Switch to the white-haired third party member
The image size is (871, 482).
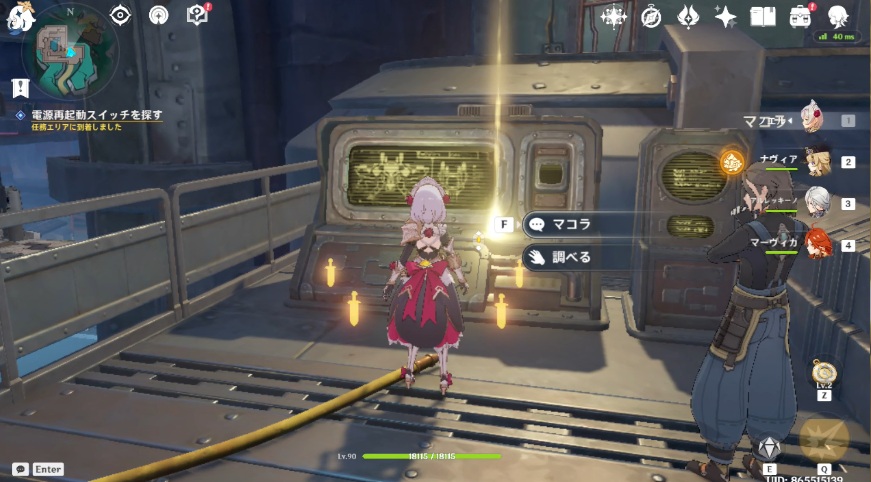point(818,202)
